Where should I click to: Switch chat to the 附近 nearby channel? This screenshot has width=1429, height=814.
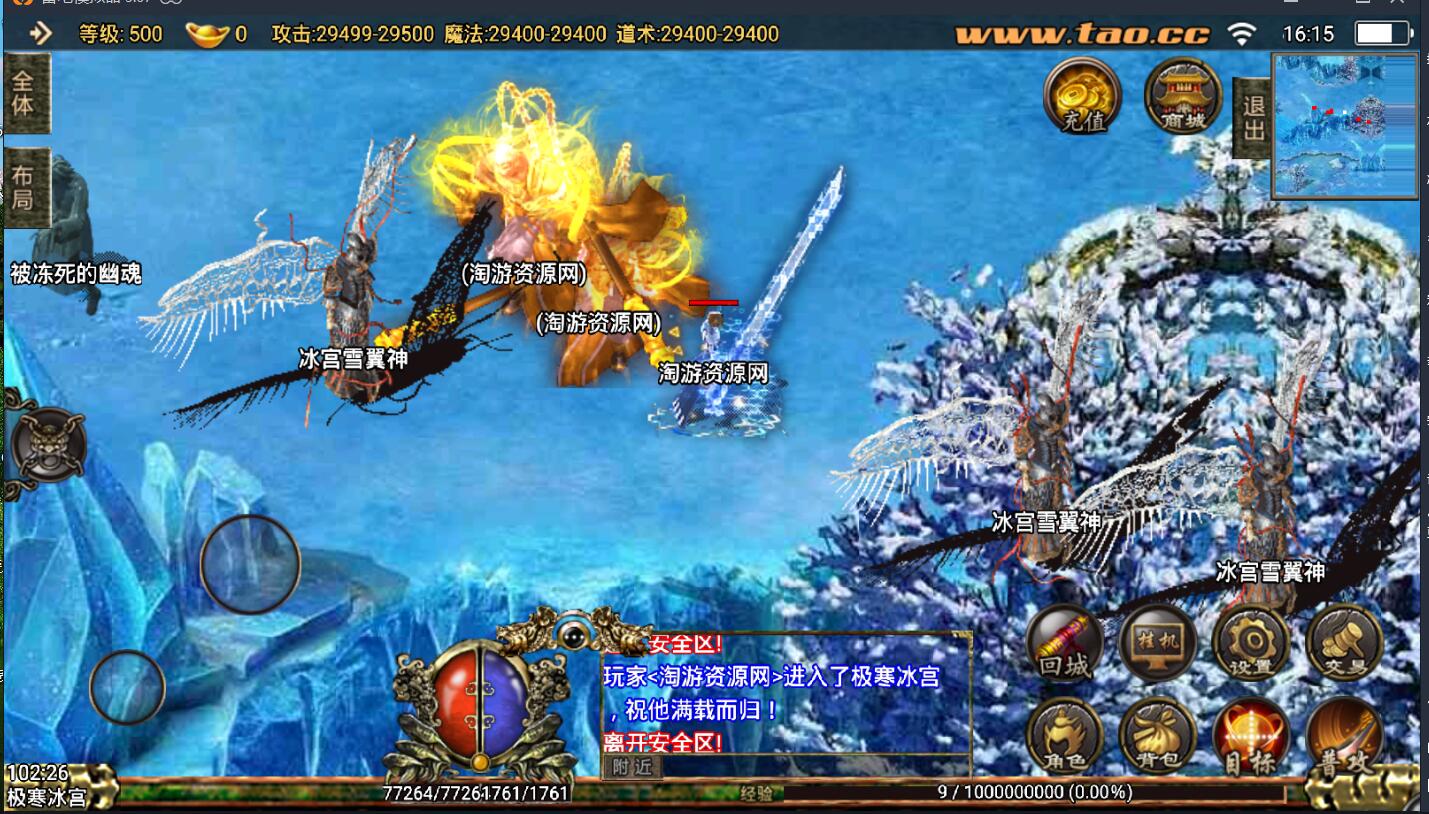[632, 767]
